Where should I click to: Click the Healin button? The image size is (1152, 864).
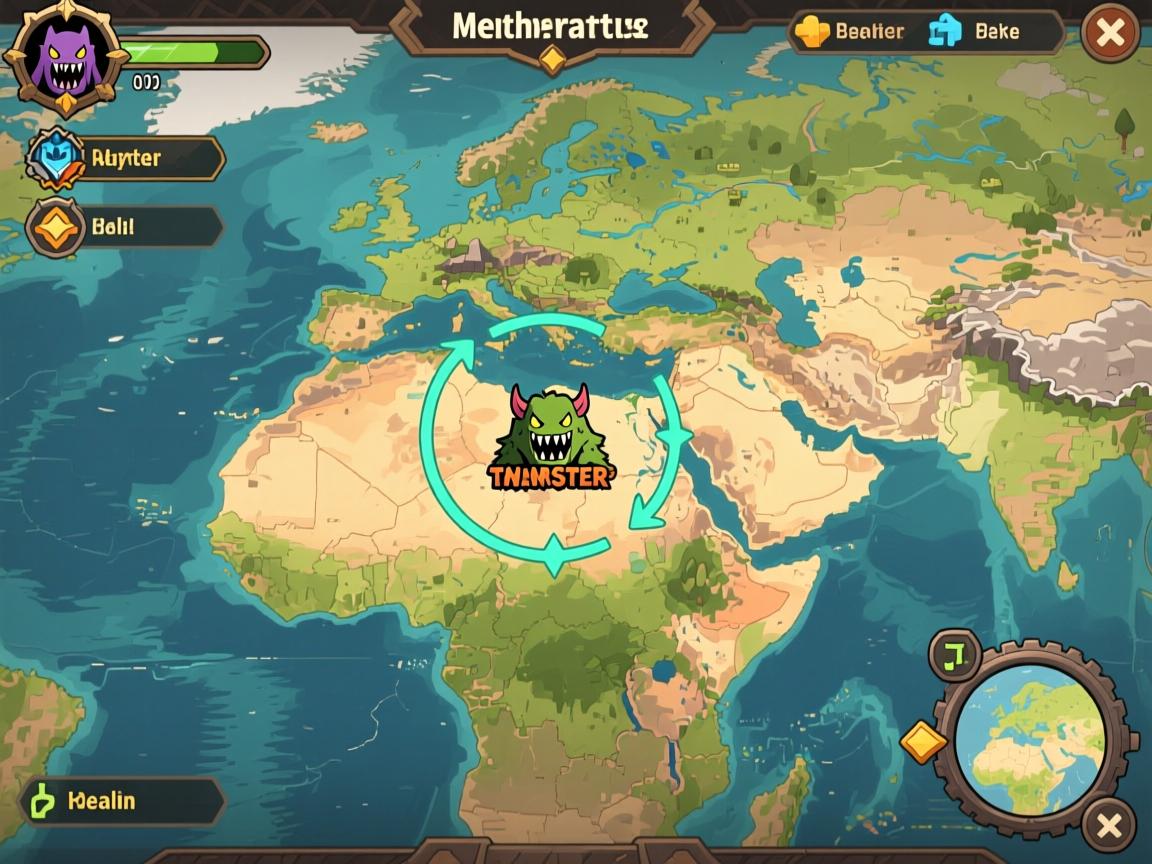coord(122,801)
